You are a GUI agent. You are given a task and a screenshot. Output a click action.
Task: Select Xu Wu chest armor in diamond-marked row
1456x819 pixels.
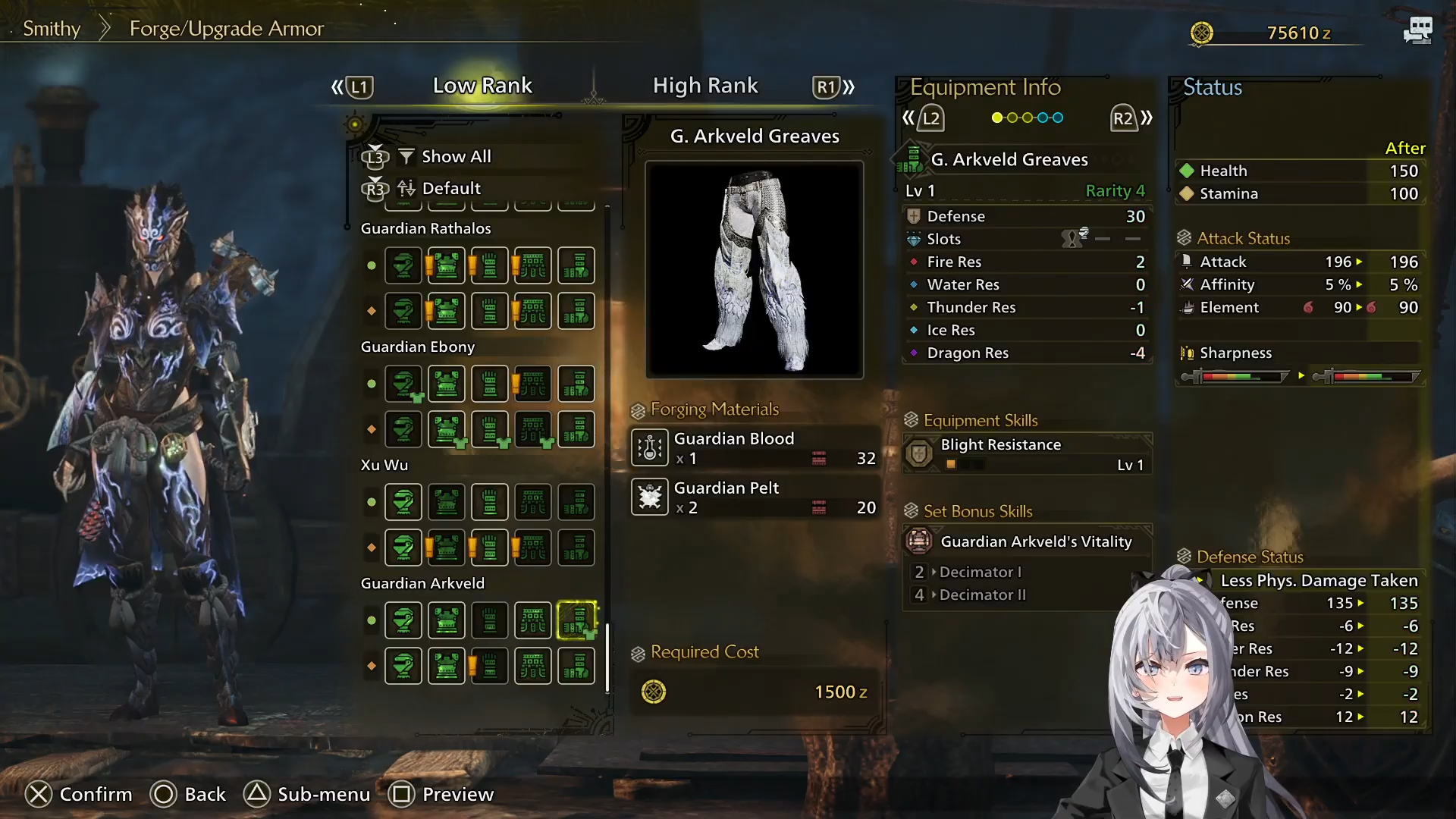447,548
